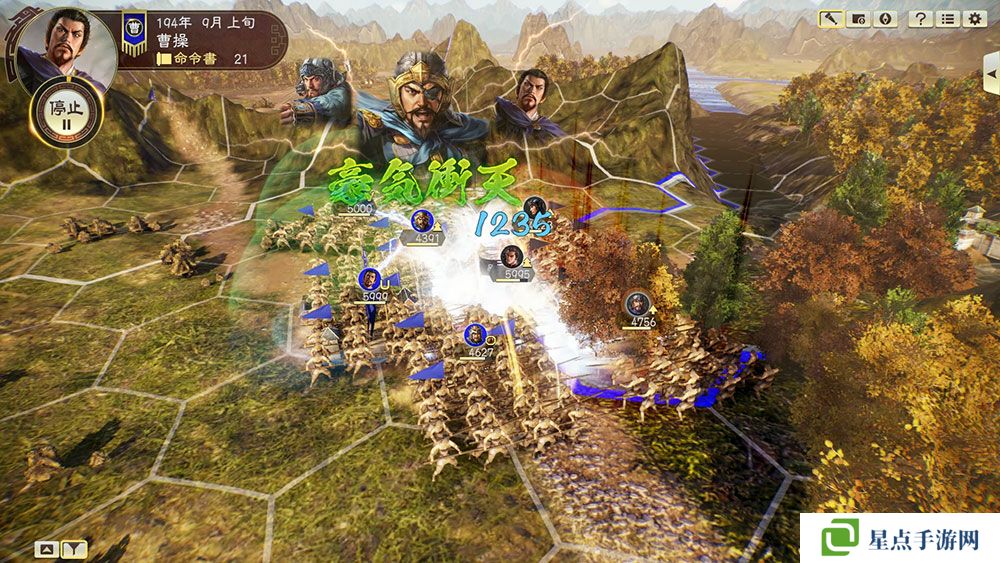The image size is (1000, 563).
Task: Open the question mark help
Action: (x=923, y=19)
